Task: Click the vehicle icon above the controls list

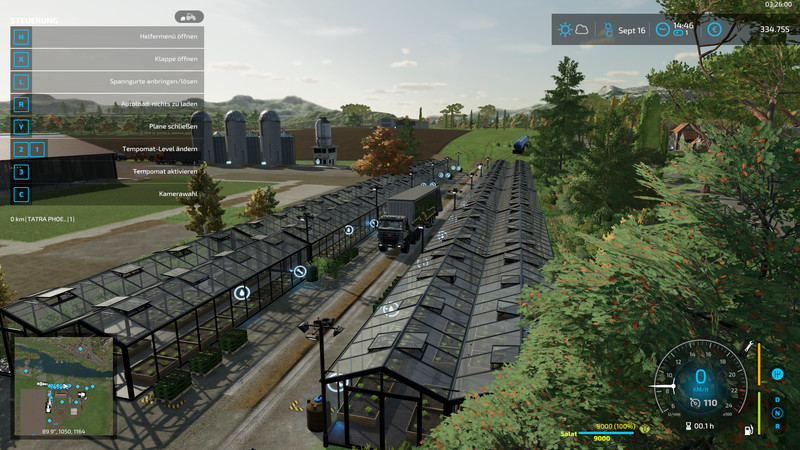Action: click(x=189, y=16)
